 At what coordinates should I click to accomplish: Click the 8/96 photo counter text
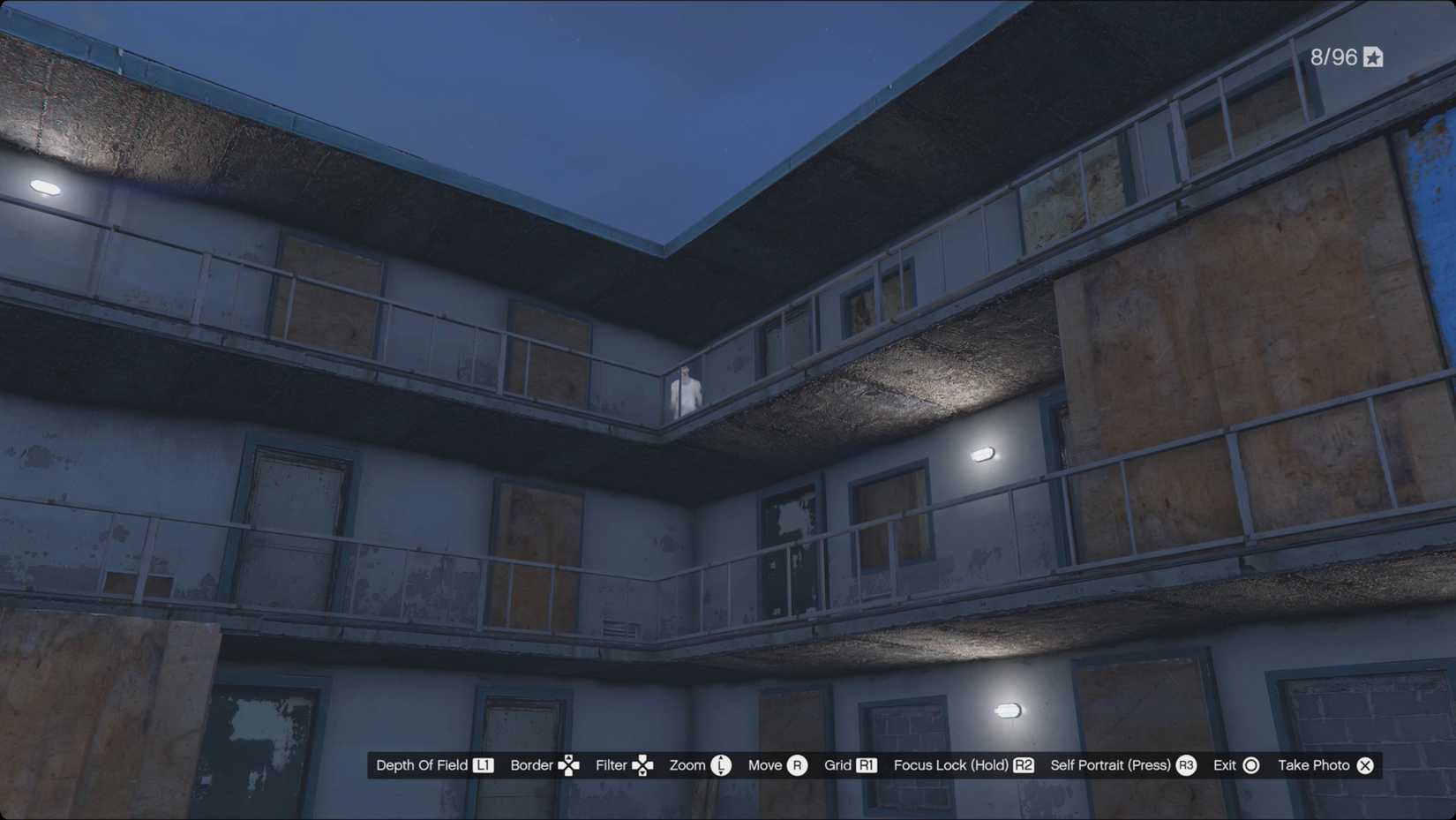point(1332,57)
